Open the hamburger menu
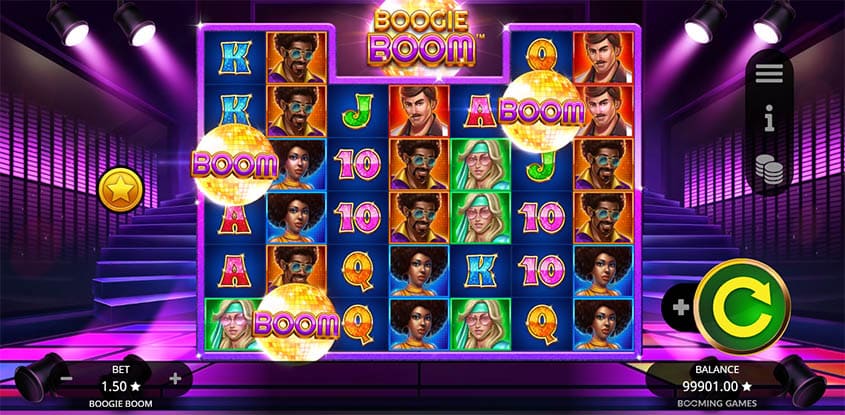 coord(769,74)
